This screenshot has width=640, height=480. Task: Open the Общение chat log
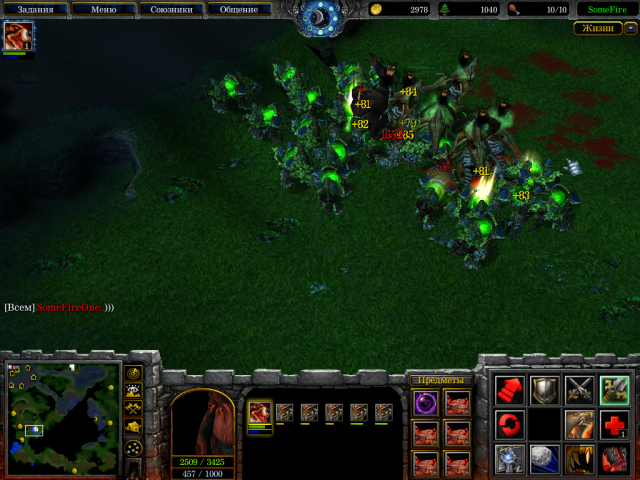pyautogui.click(x=239, y=9)
